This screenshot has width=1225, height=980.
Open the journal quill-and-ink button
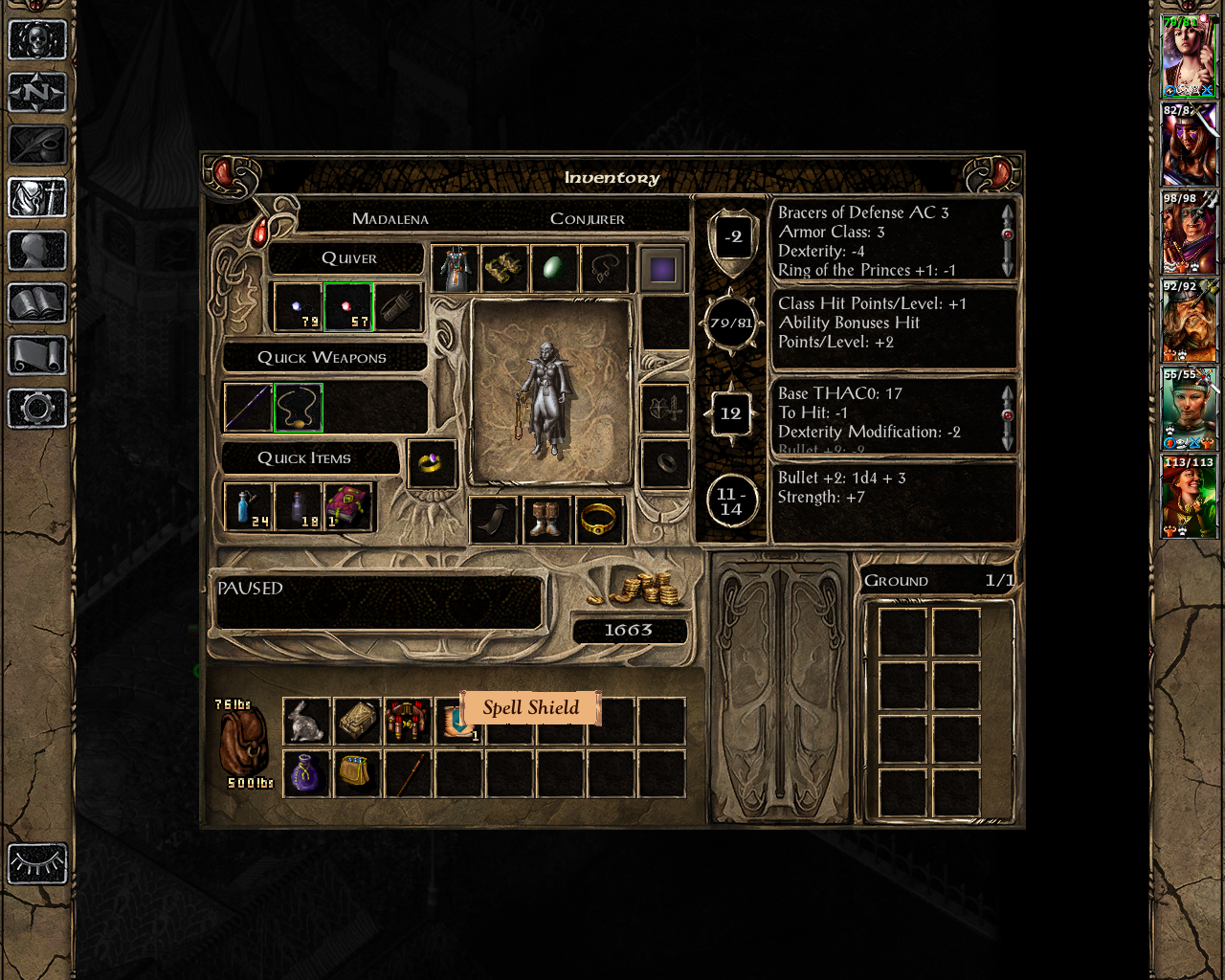pyautogui.click(x=37, y=145)
